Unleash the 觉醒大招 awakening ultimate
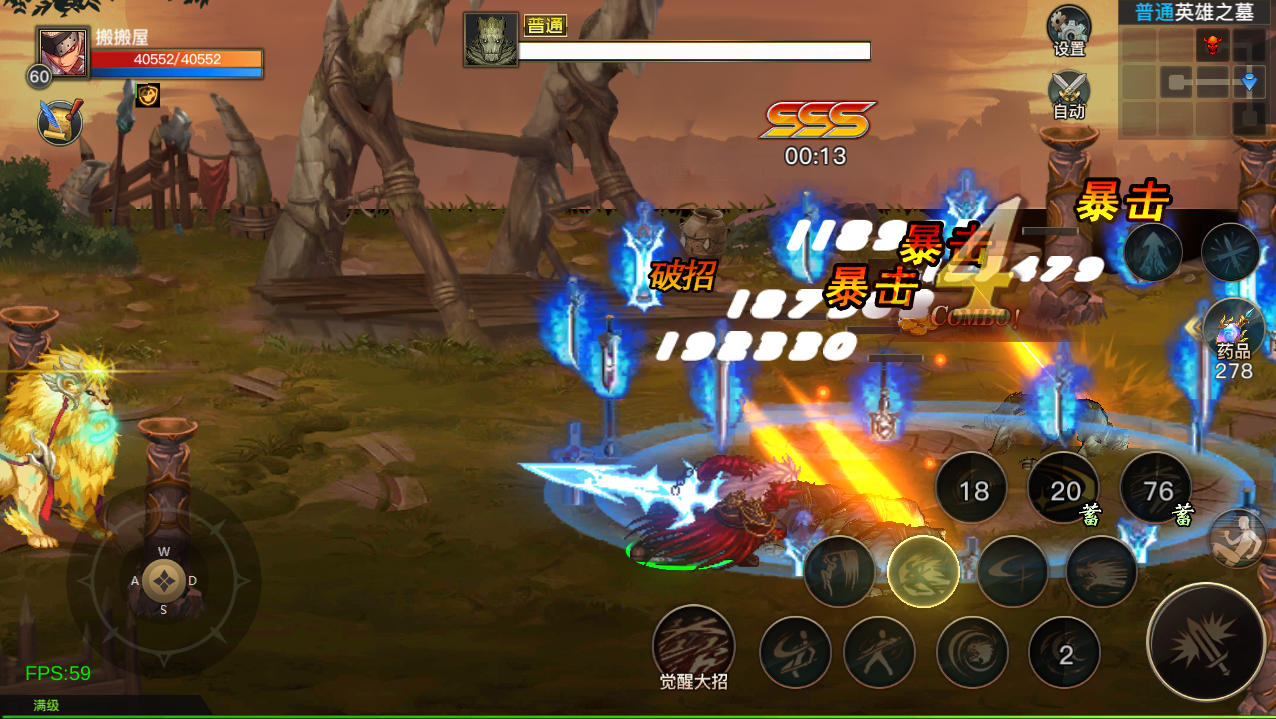This screenshot has height=719, width=1276. point(693,645)
